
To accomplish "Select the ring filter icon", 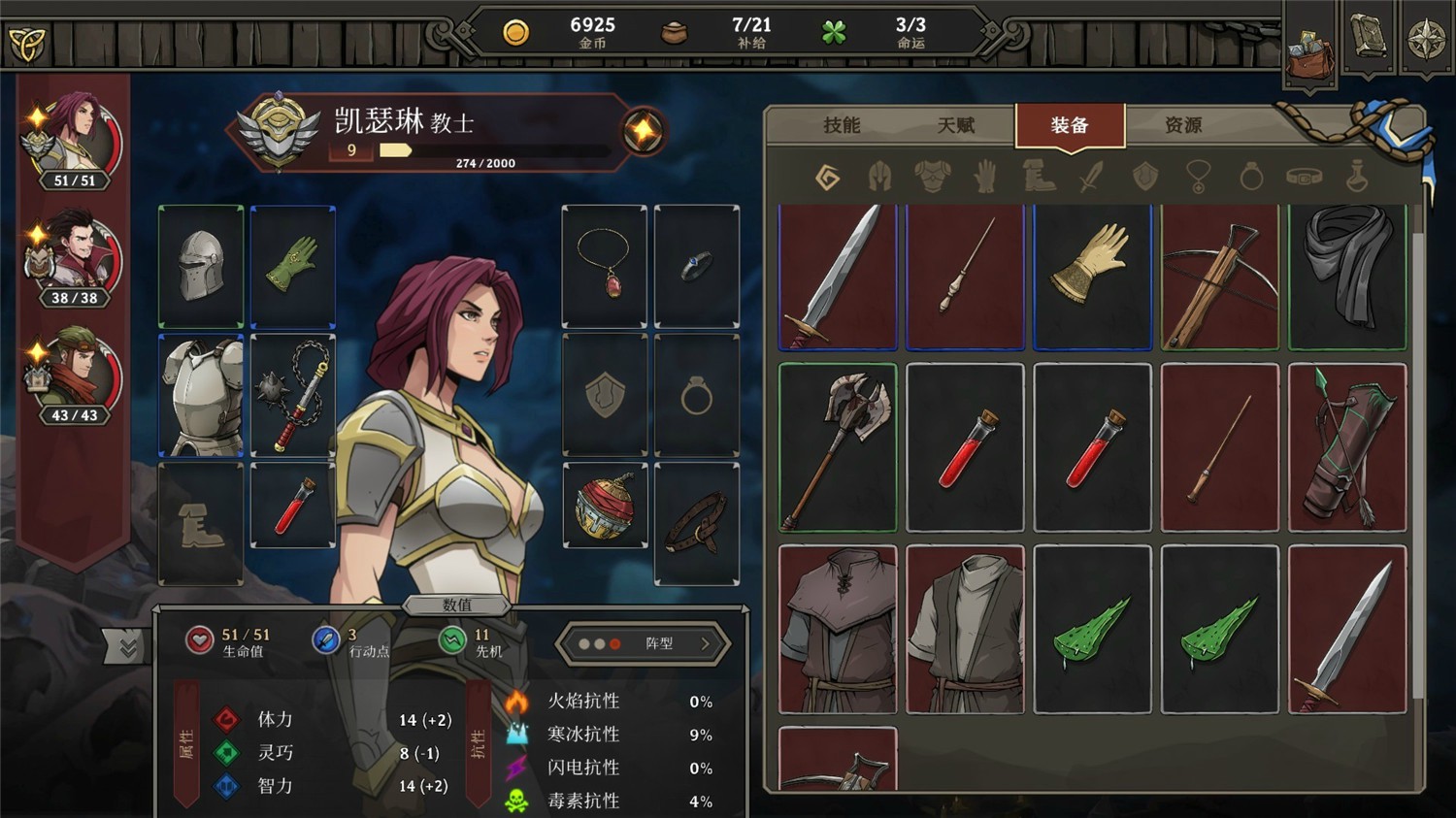I will point(1250,176).
